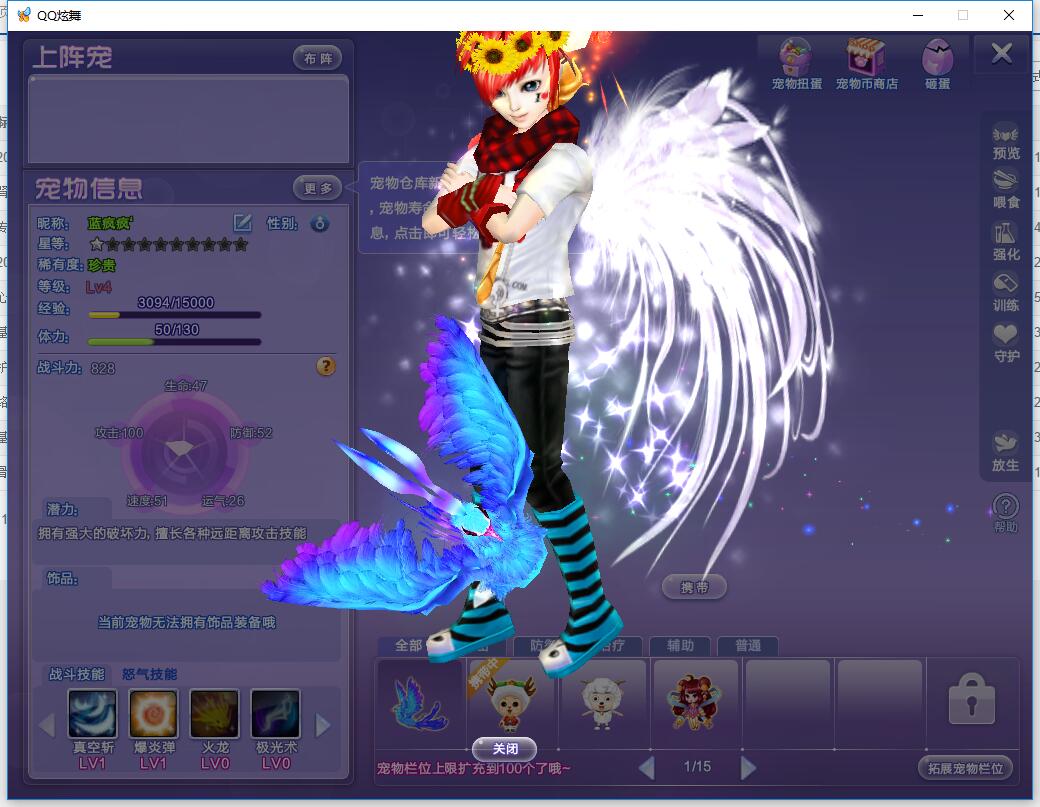Select the 真空斩 skill icon
Image resolution: width=1040 pixels, height=807 pixels.
(93, 714)
